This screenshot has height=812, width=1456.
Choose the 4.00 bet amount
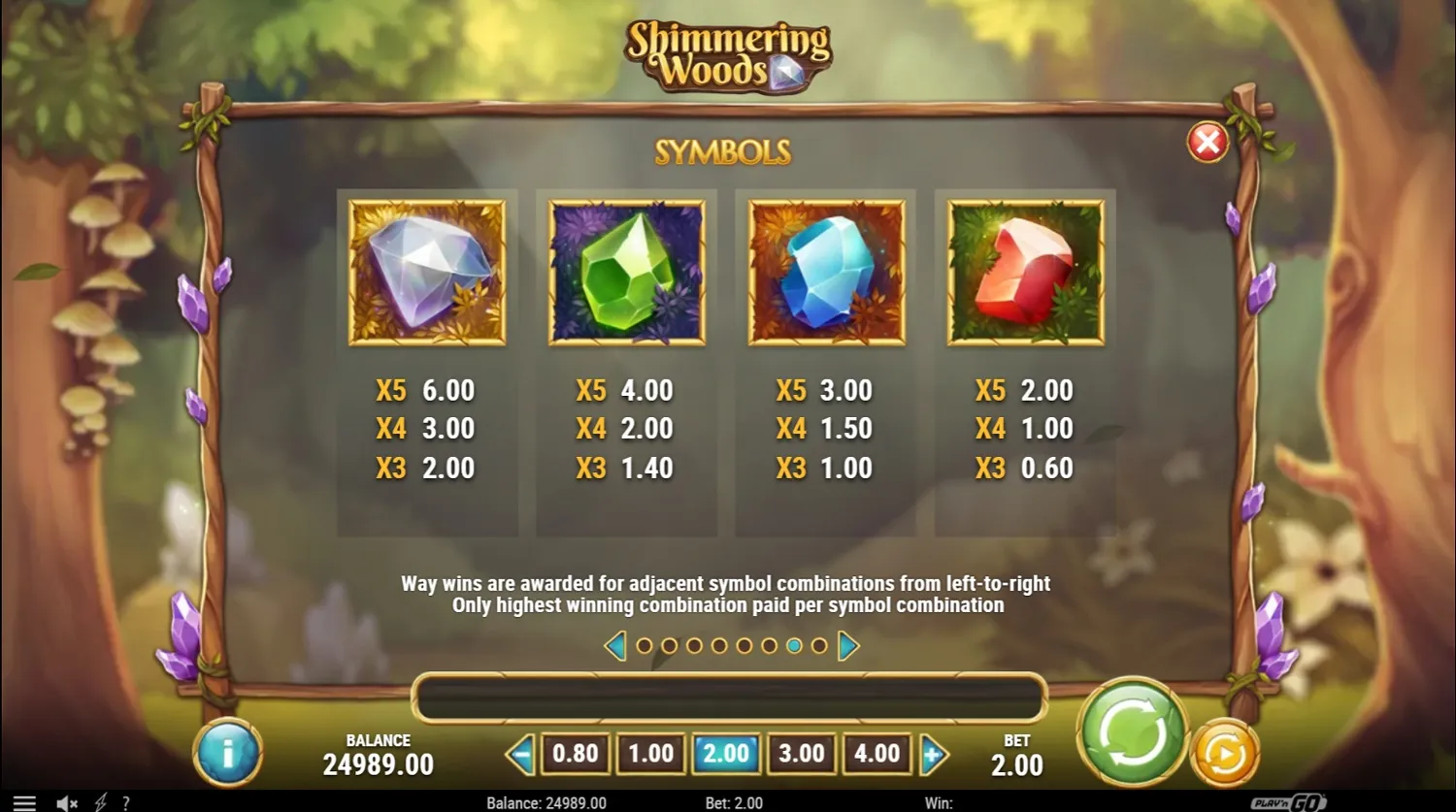point(877,753)
